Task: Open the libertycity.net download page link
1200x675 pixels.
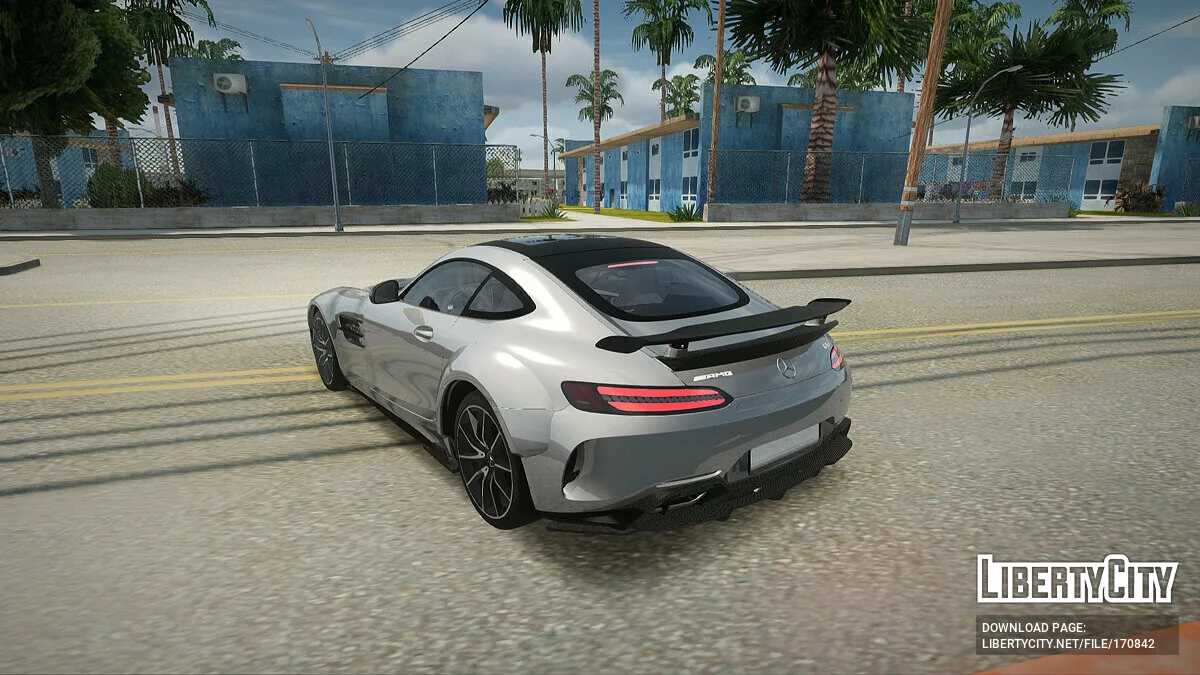Action: (1067, 644)
